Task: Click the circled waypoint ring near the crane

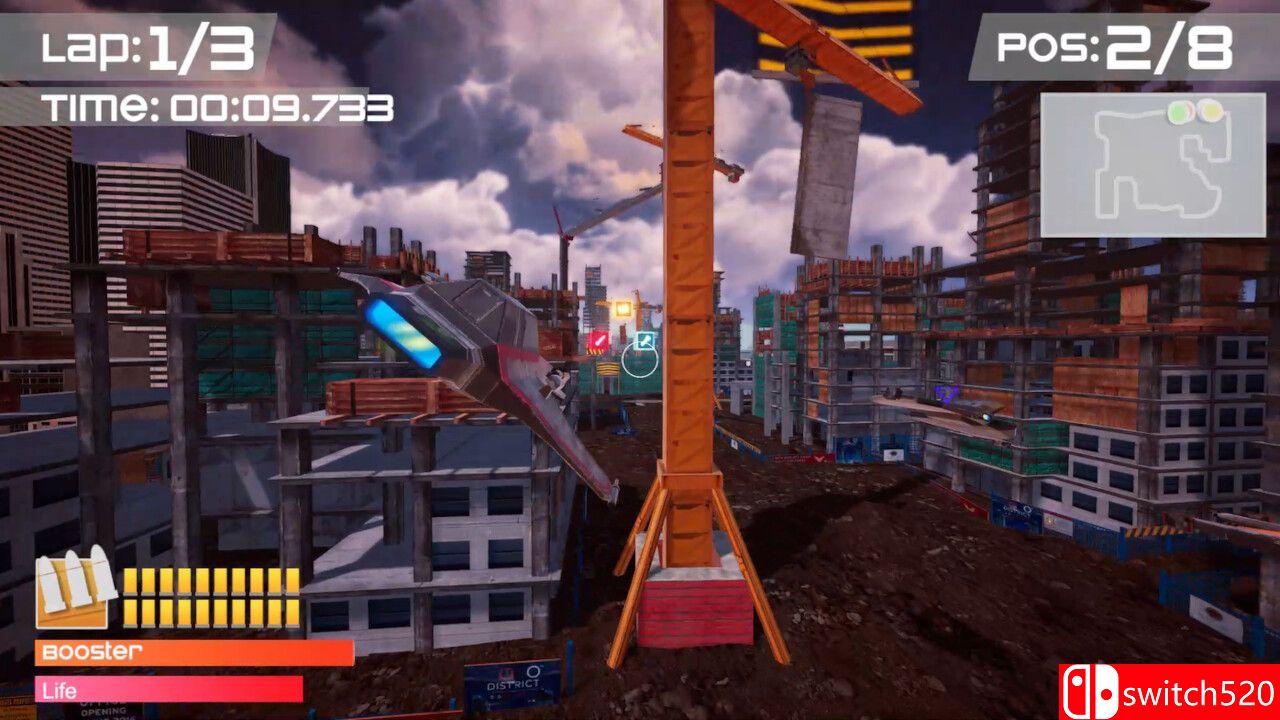Action: (640, 361)
